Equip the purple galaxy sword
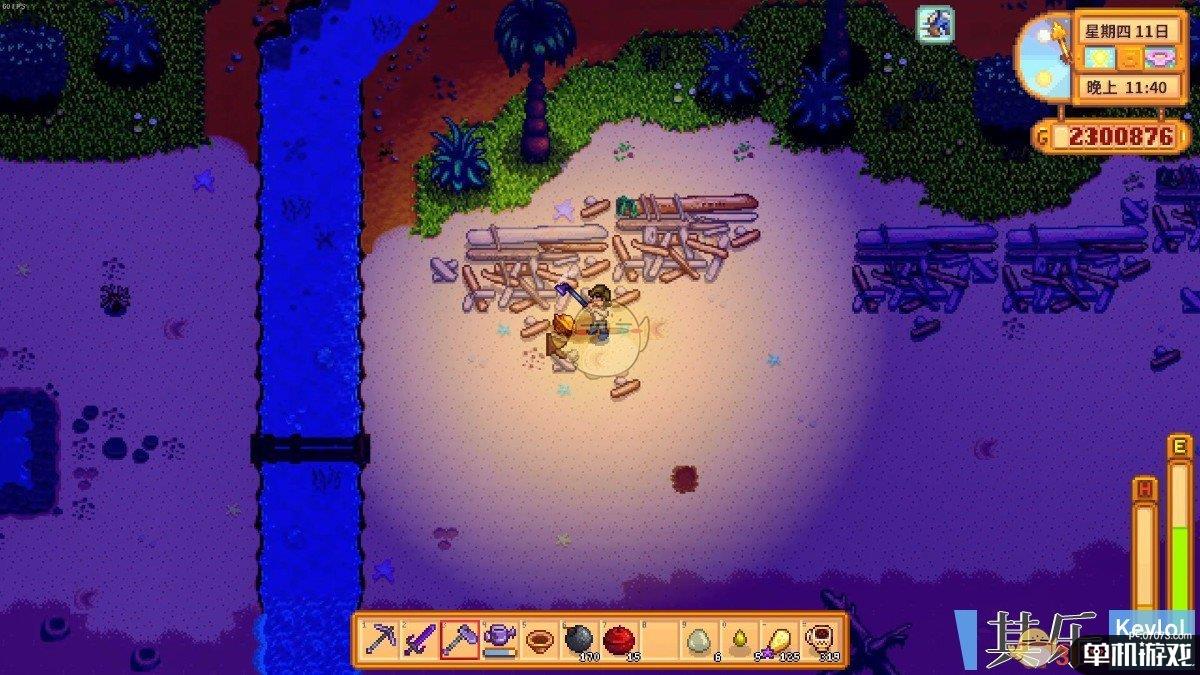The width and height of the screenshot is (1200, 675). coord(419,639)
